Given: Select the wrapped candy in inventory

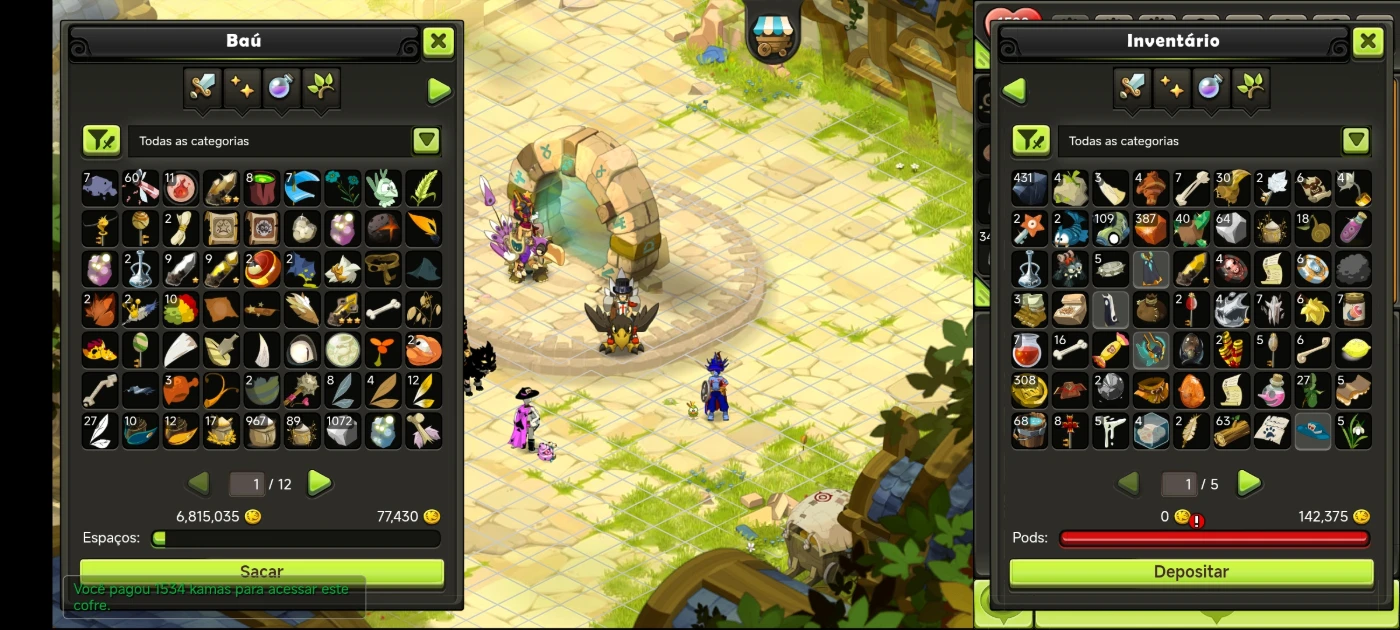Looking at the screenshot, I should pyautogui.click(x=1110, y=350).
